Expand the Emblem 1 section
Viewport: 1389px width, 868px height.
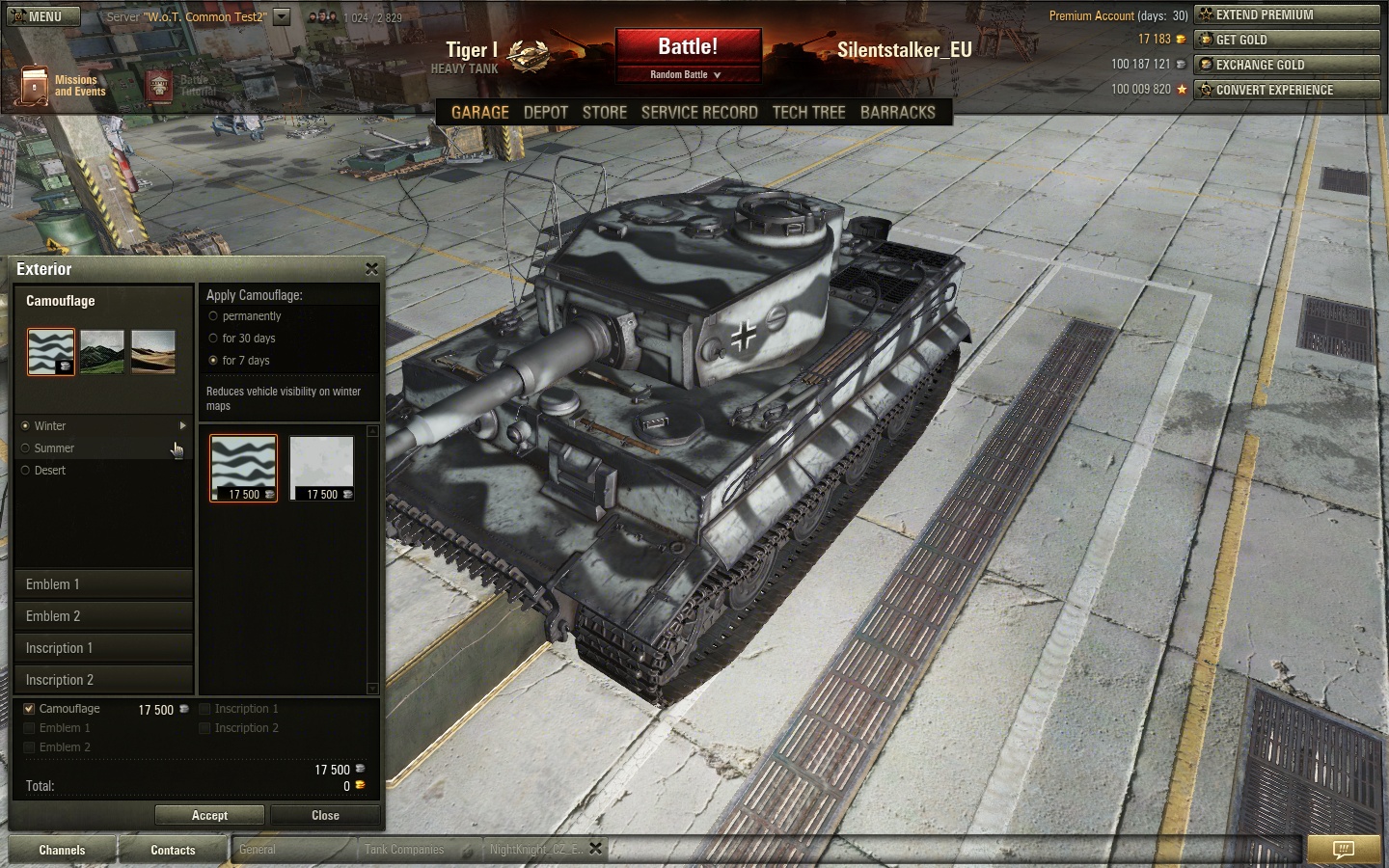click(103, 584)
